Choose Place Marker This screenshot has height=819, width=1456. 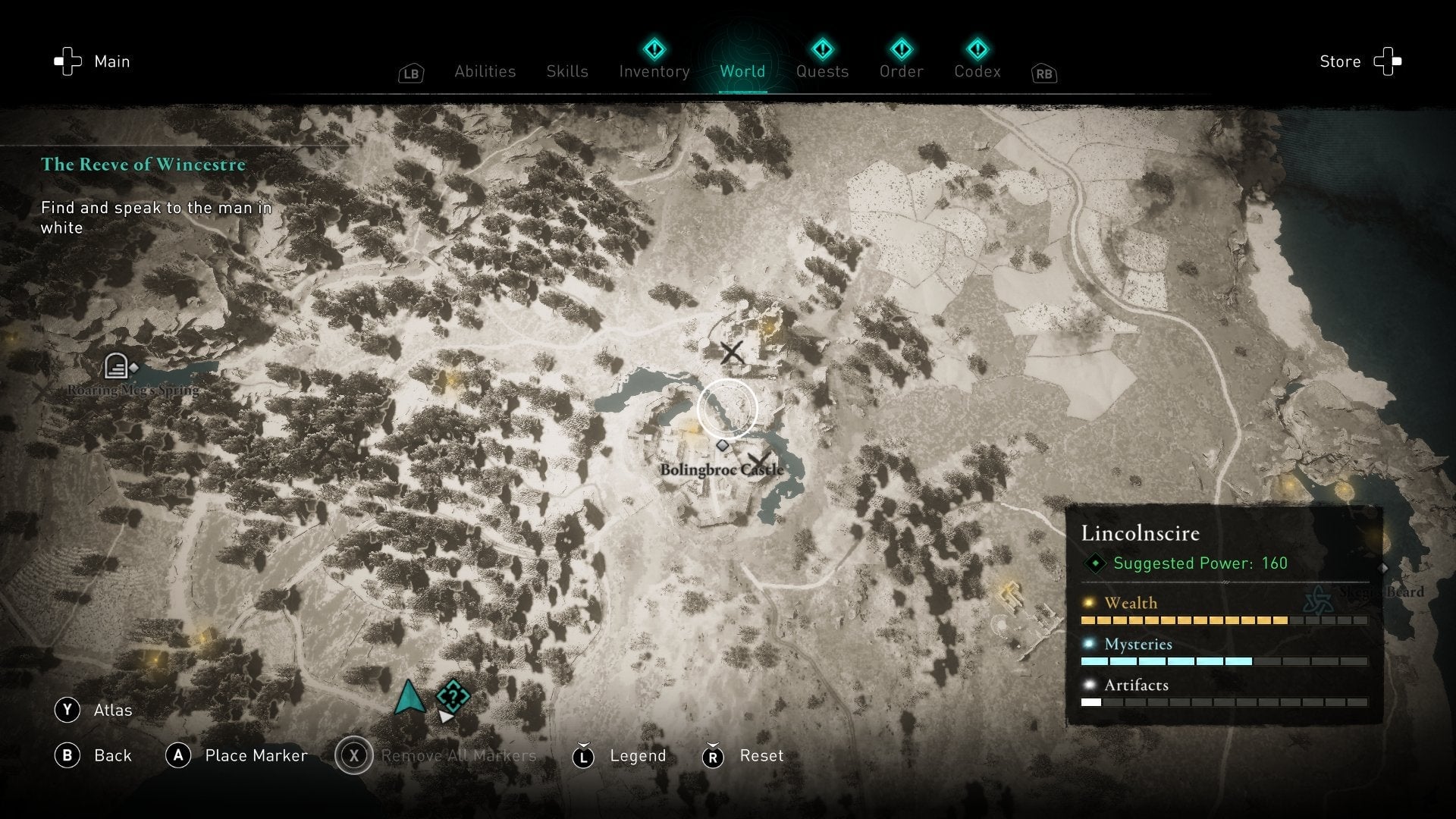pos(237,755)
